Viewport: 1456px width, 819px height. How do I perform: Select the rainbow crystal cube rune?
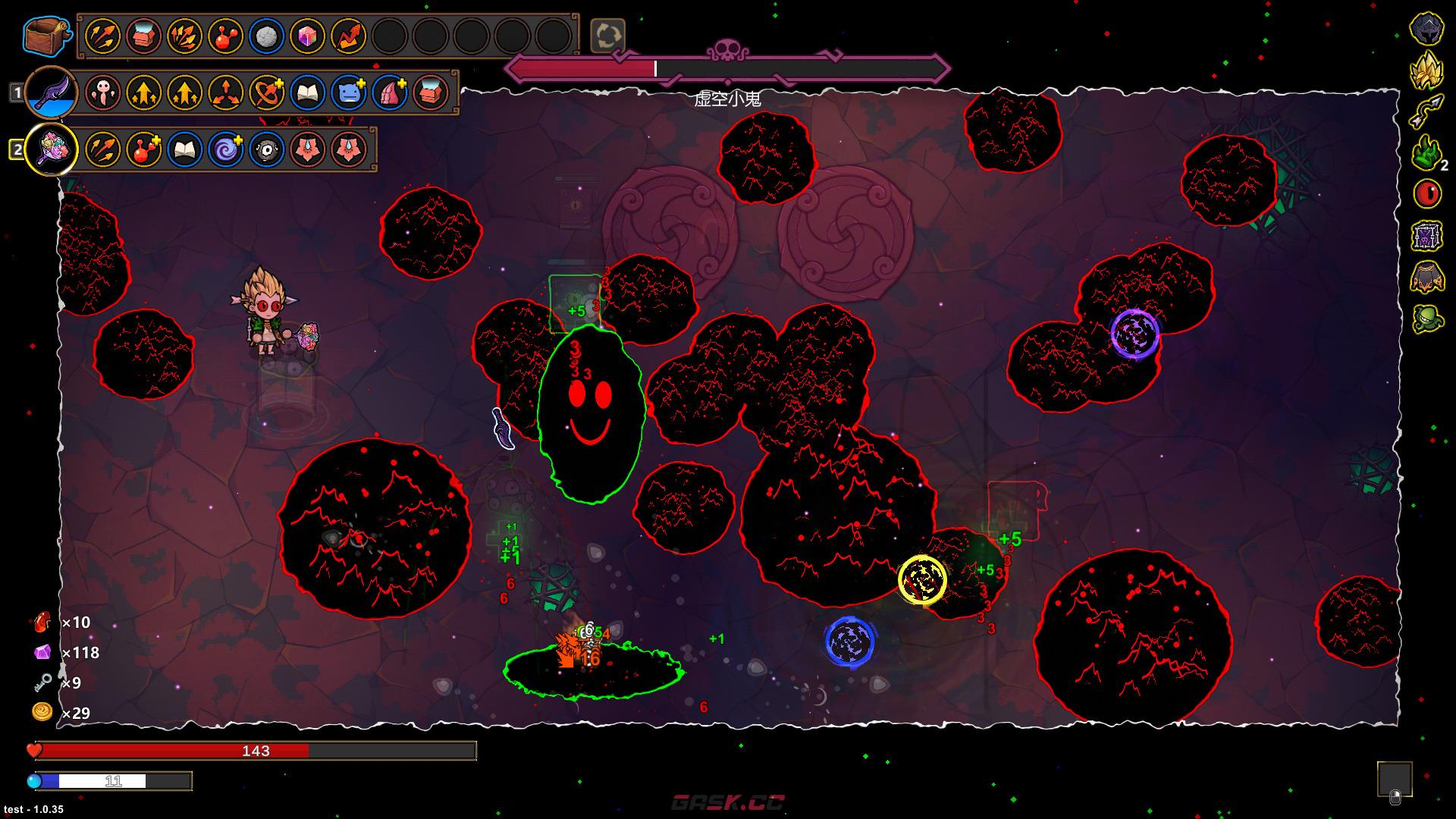coord(307,36)
